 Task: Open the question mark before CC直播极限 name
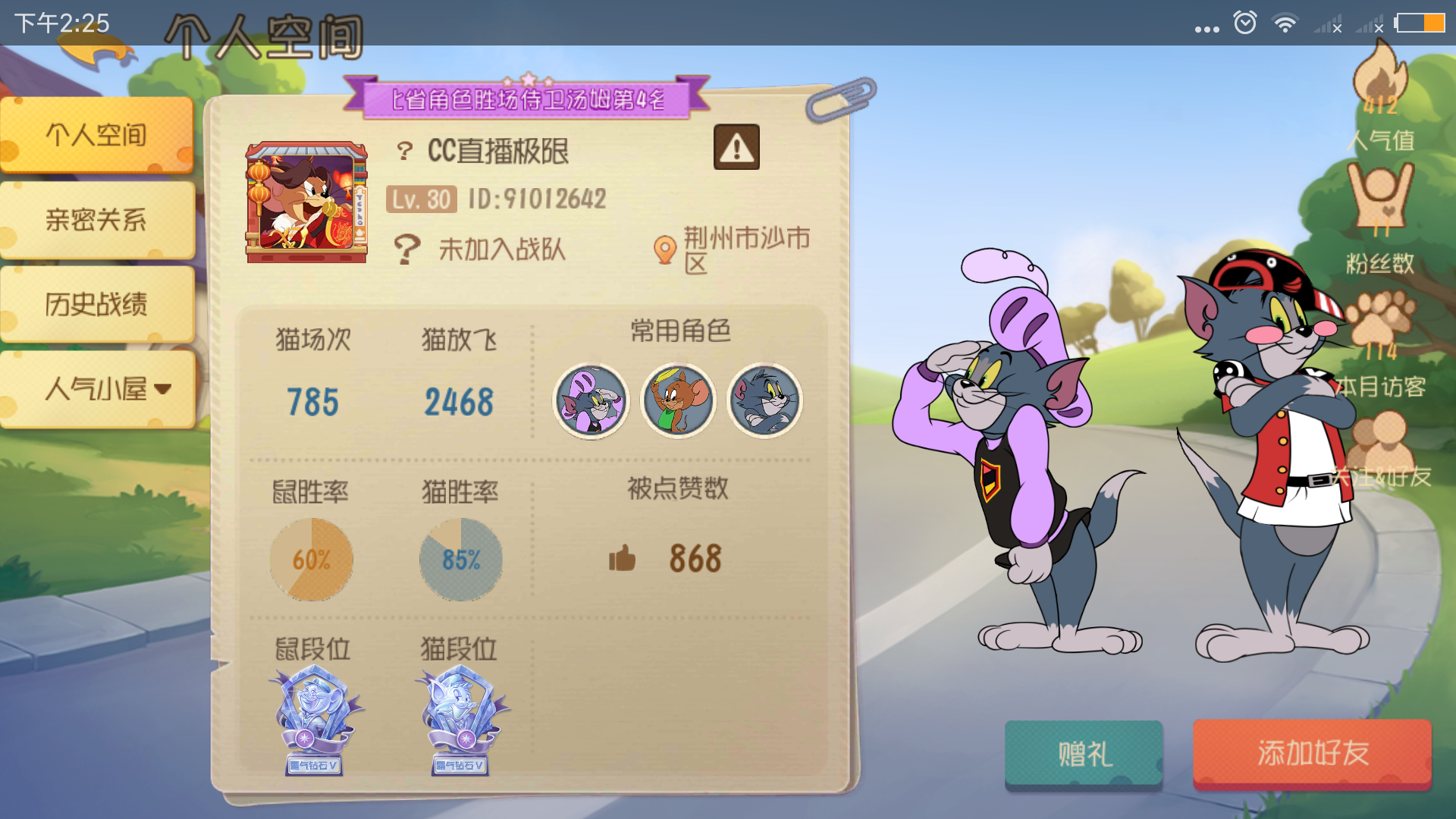point(406,149)
